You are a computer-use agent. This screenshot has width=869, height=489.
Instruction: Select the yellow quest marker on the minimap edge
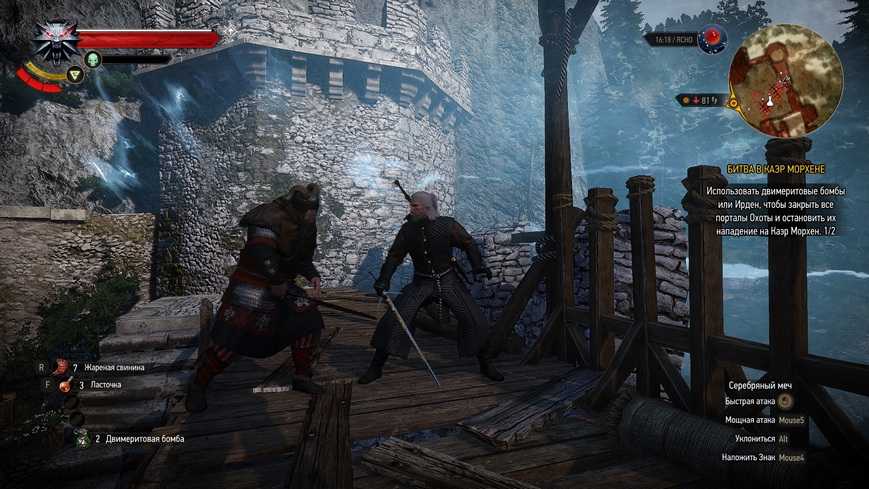(x=732, y=102)
